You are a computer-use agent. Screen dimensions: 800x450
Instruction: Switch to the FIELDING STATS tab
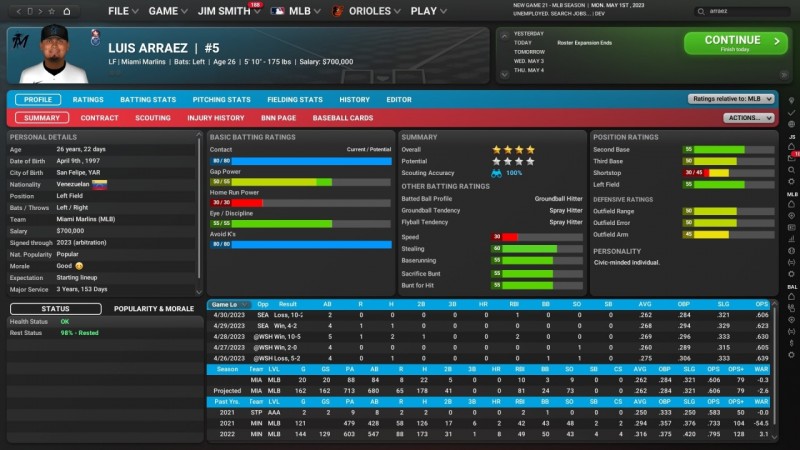click(x=295, y=100)
